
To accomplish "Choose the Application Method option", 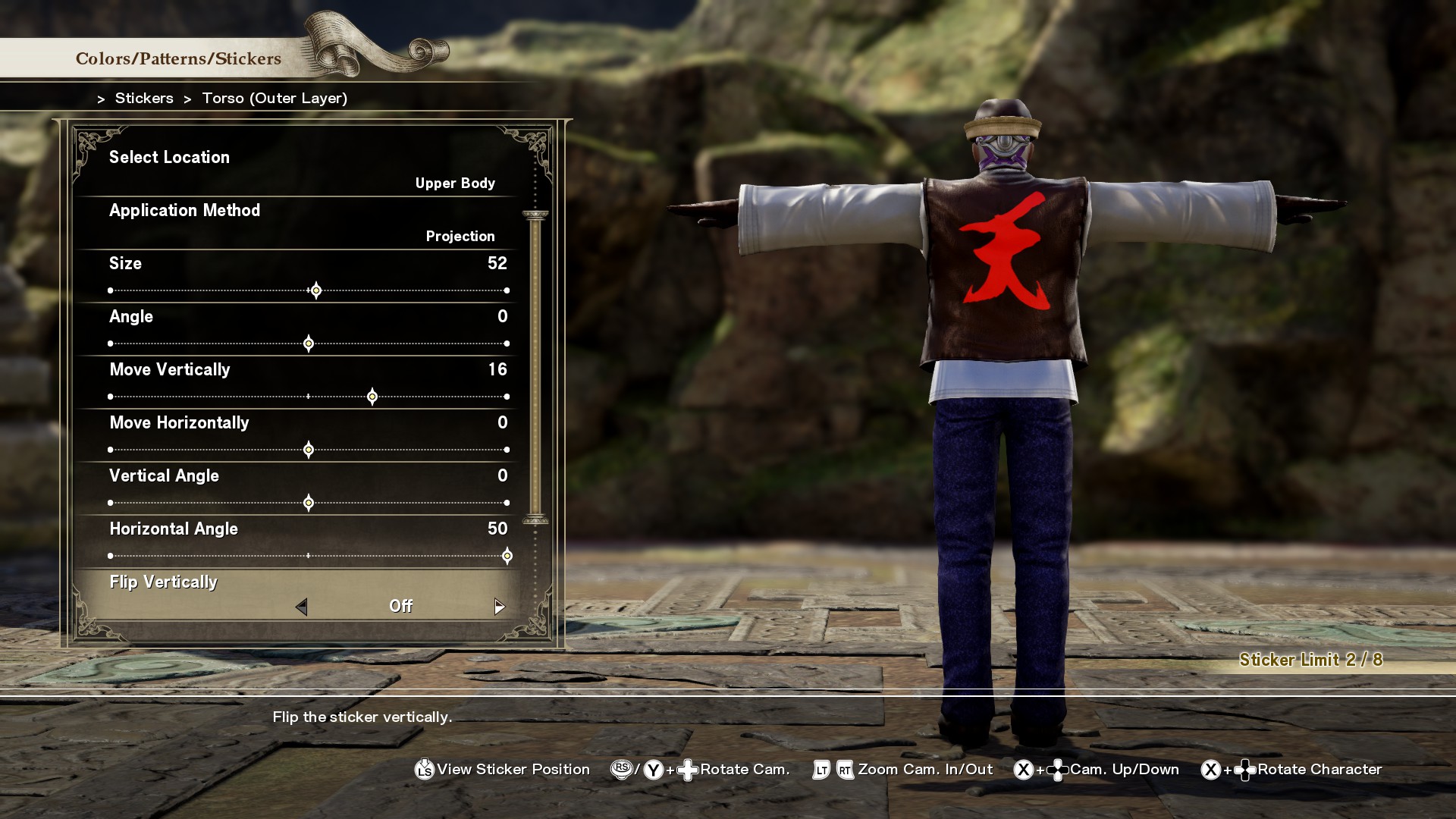I will pos(302,222).
